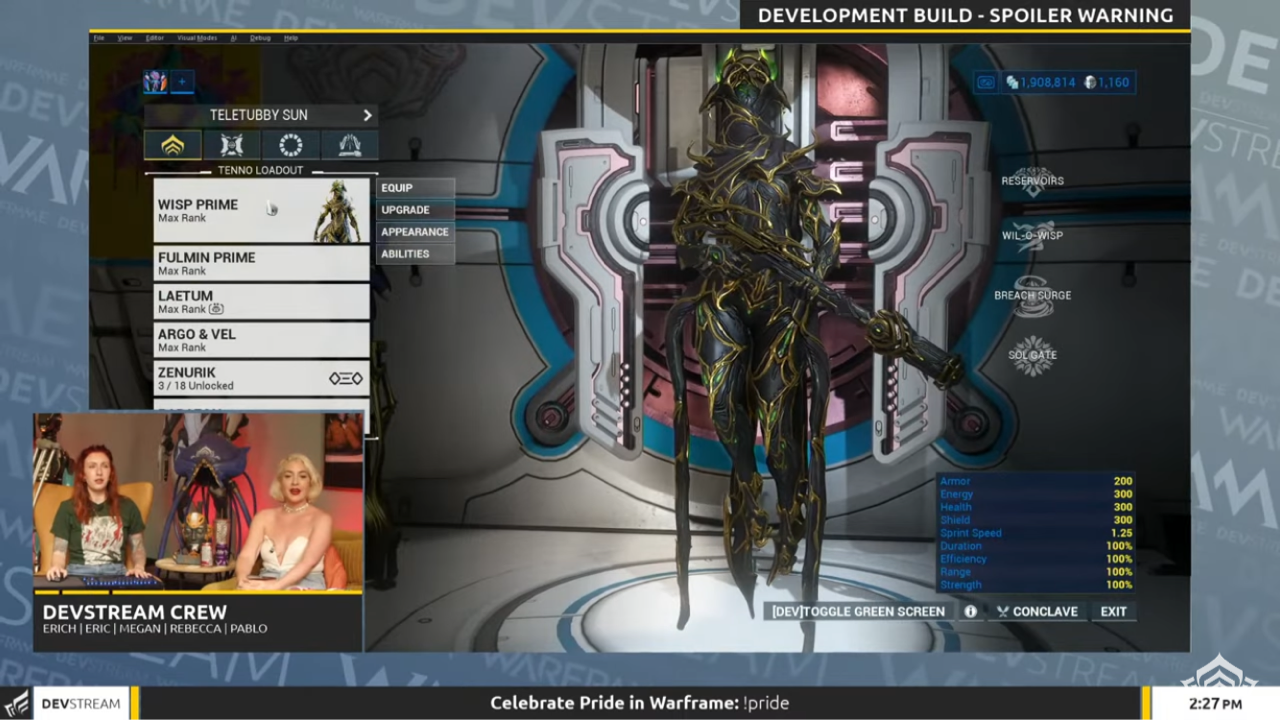This screenshot has width=1280, height=720.
Task: Open the Debug menu
Action: point(261,37)
